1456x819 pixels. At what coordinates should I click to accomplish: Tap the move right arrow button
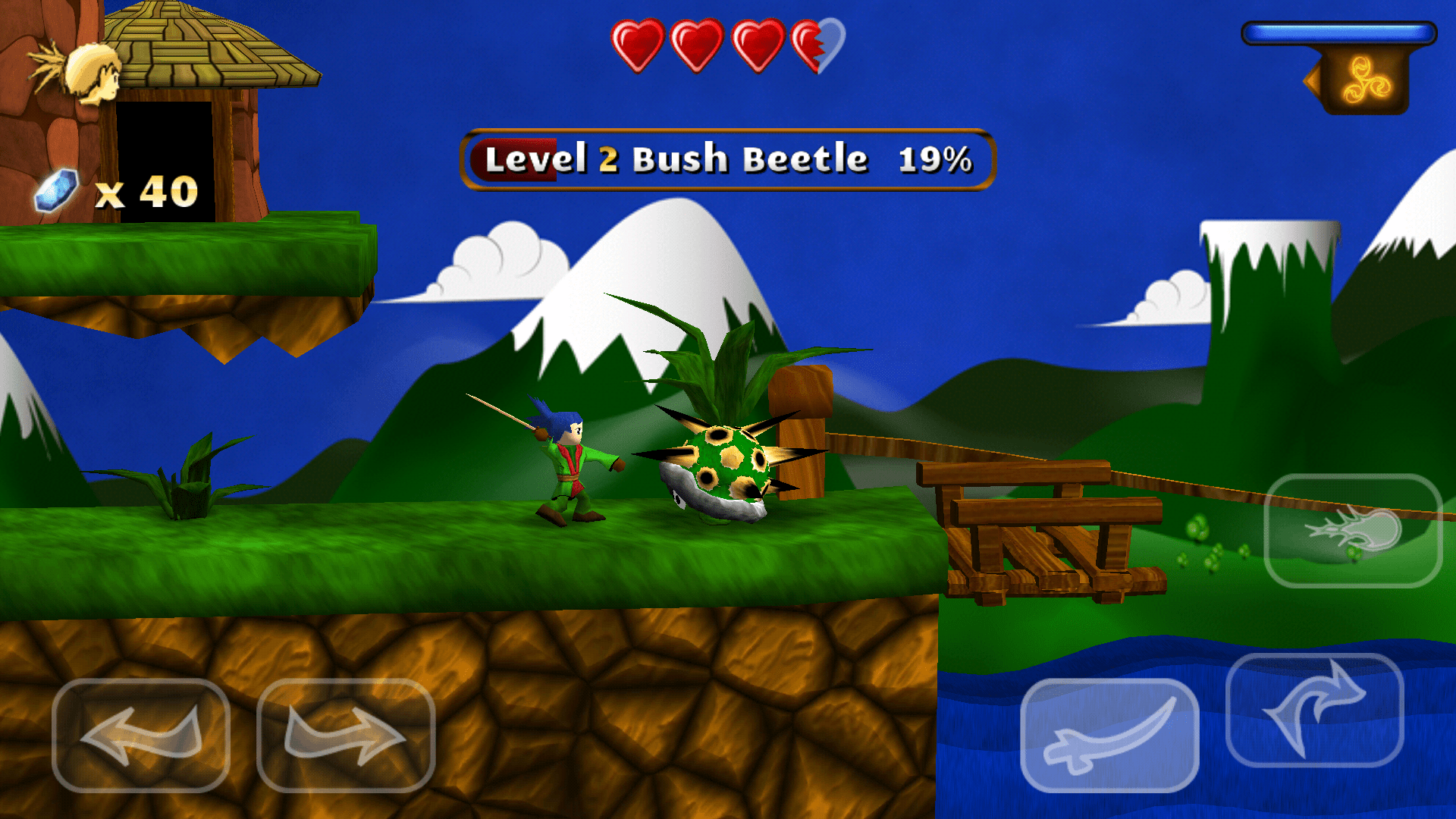click(346, 735)
